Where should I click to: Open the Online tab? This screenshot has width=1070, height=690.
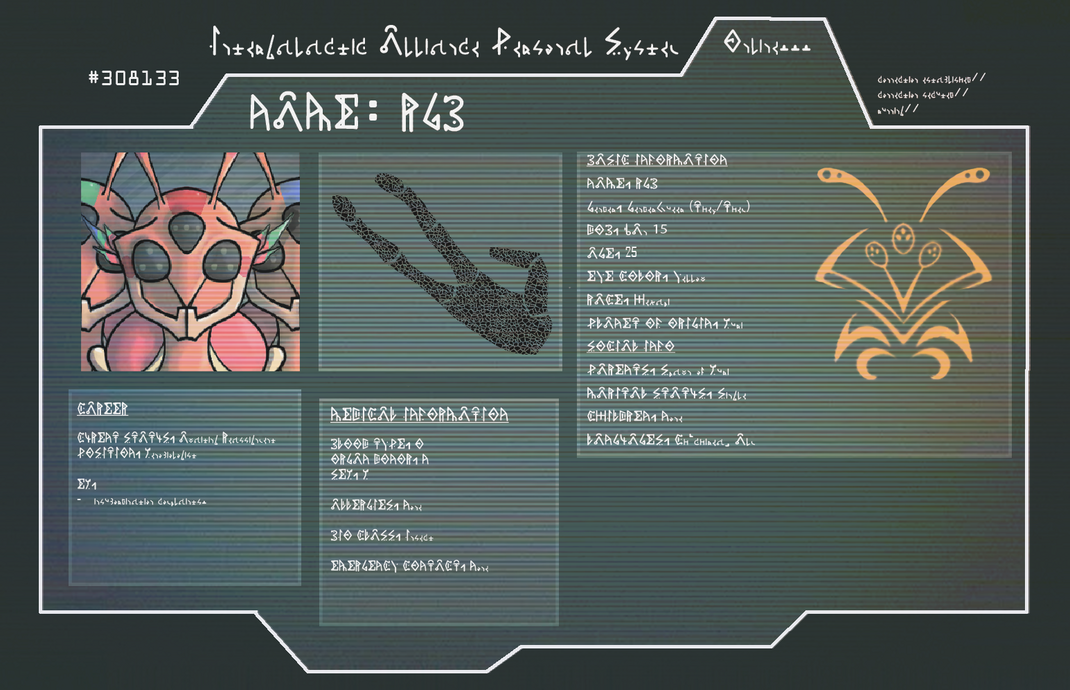tap(767, 46)
